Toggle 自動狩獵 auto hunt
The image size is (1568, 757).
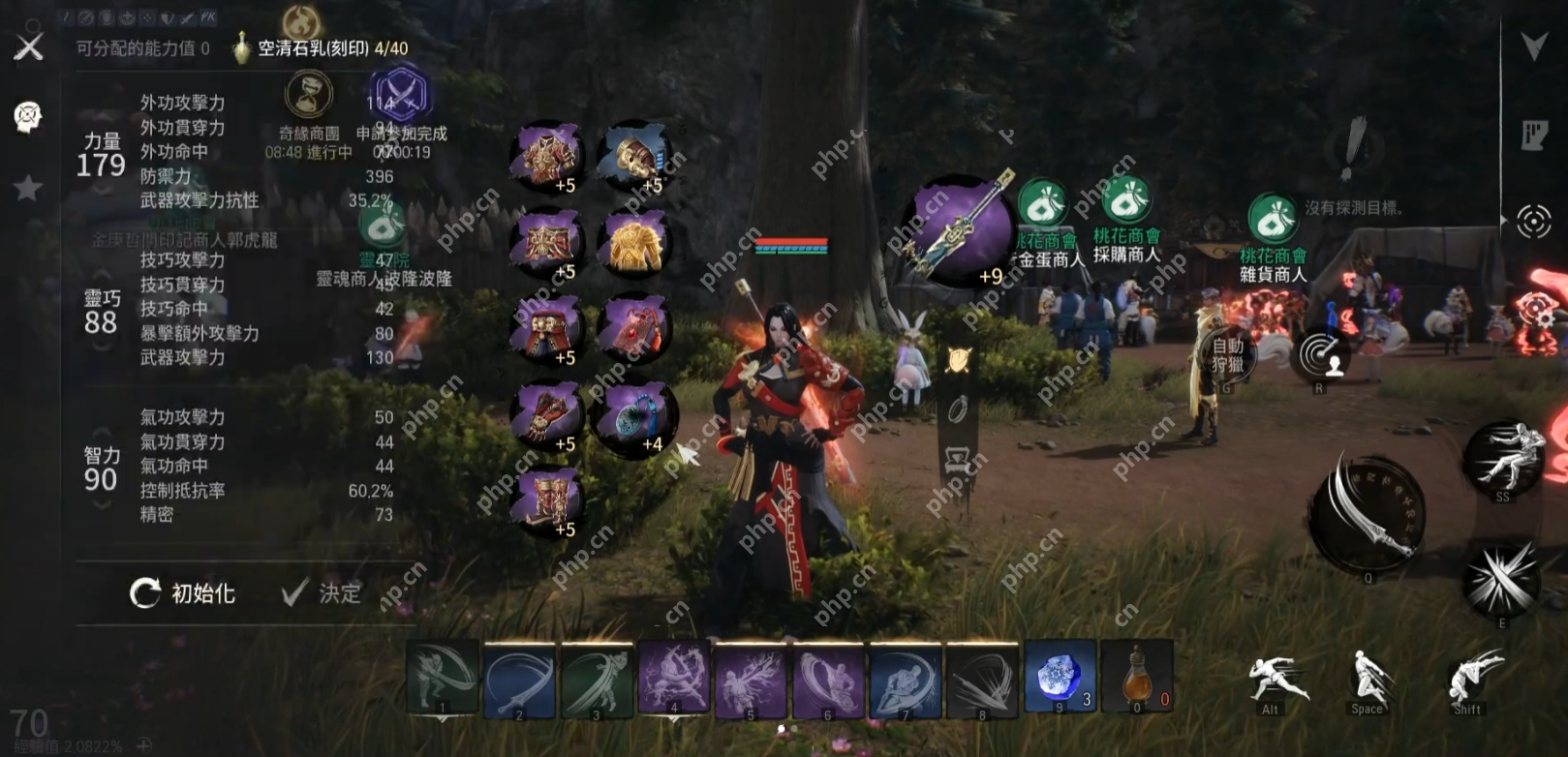(x=1227, y=355)
